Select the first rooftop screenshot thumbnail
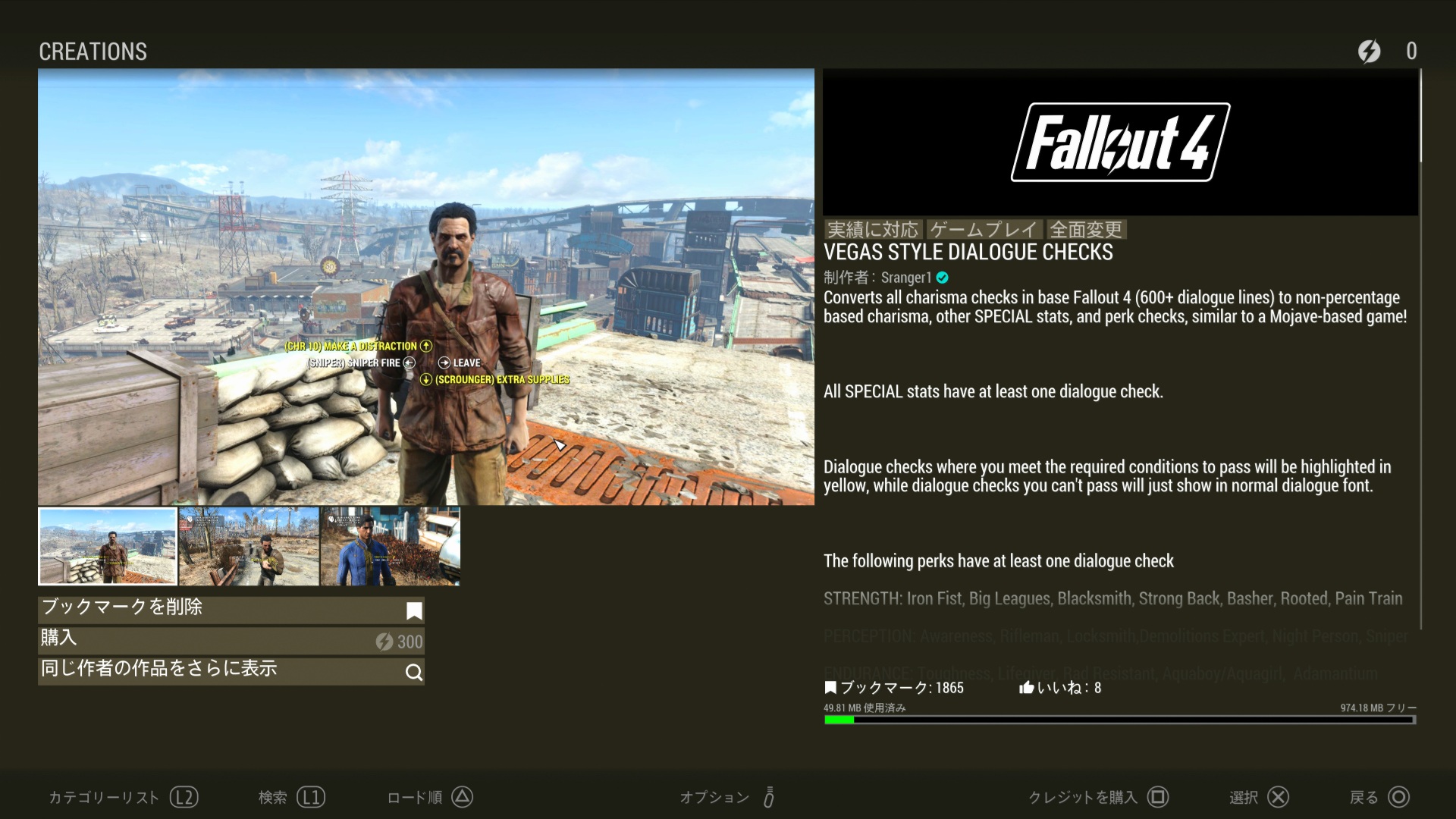The height and width of the screenshot is (819, 1456). click(x=108, y=546)
